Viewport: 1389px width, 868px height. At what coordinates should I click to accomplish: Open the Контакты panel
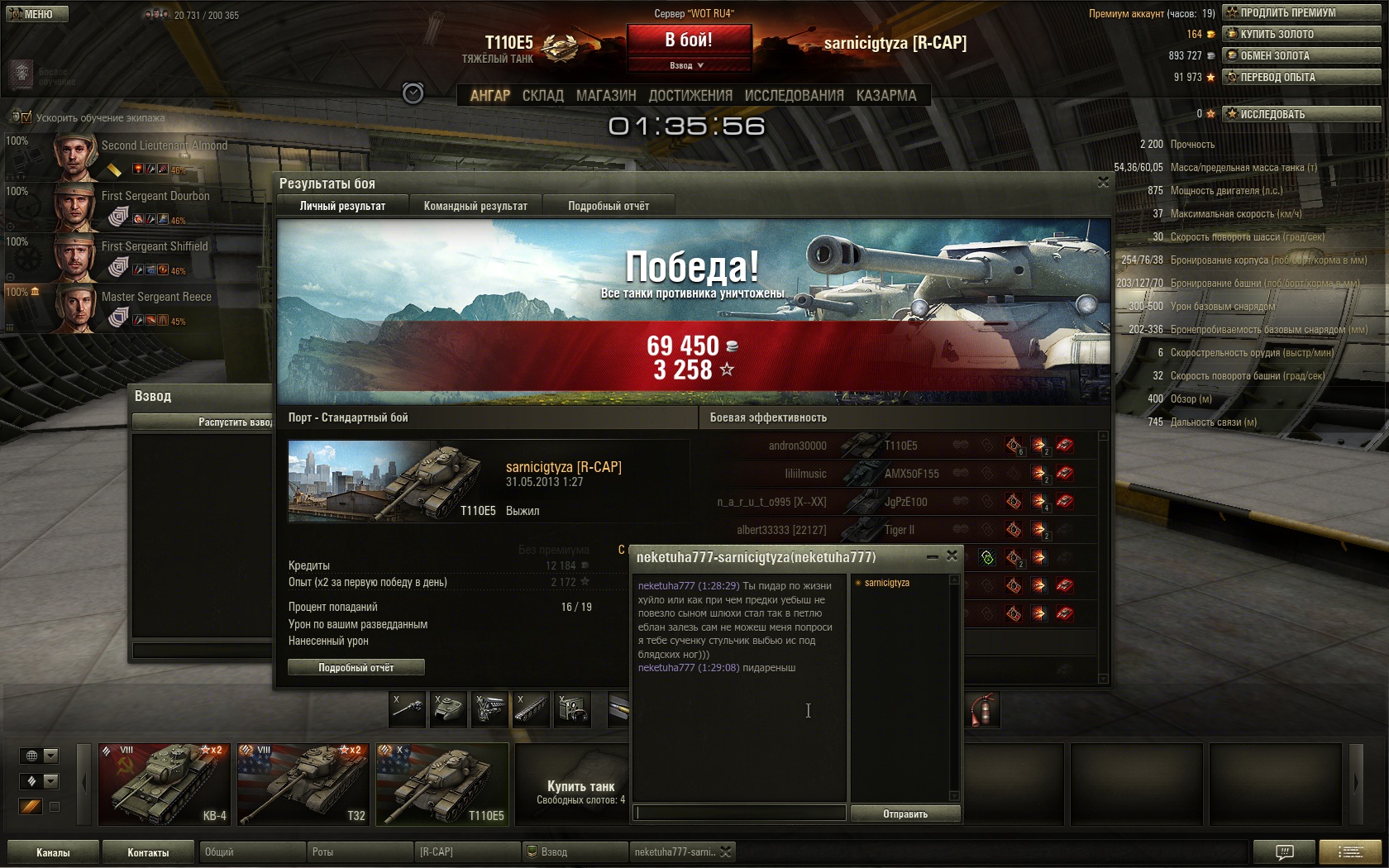(148, 852)
